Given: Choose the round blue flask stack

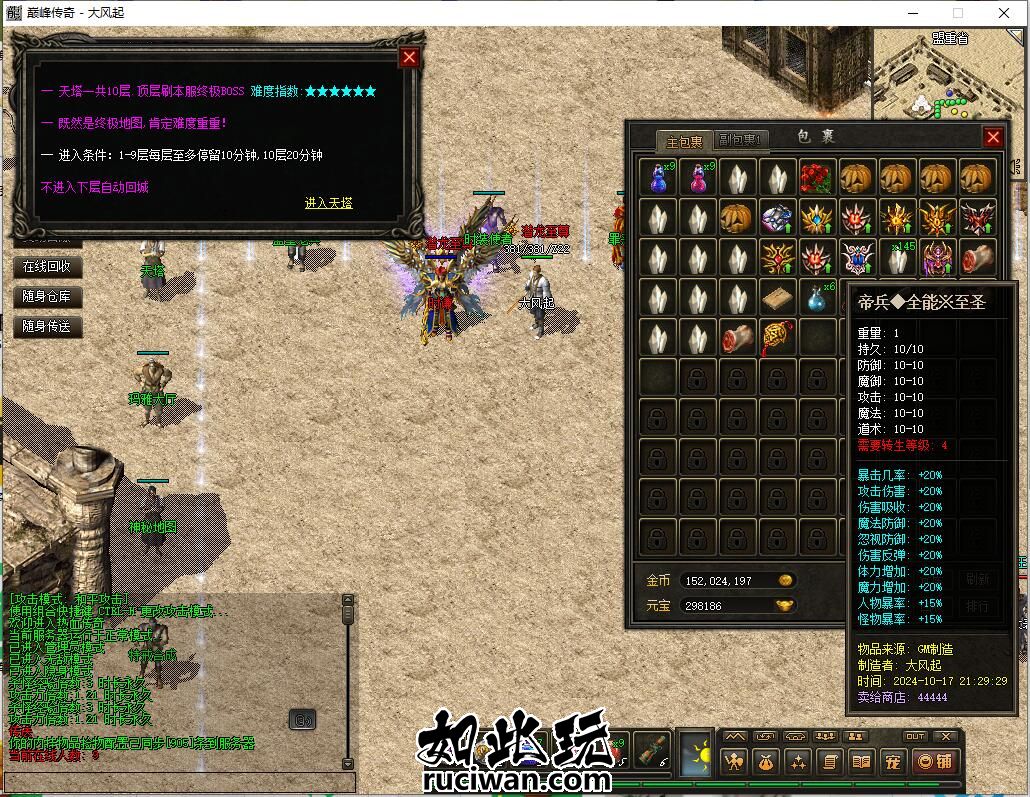Looking at the screenshot, I should click(x=817, y=297).
